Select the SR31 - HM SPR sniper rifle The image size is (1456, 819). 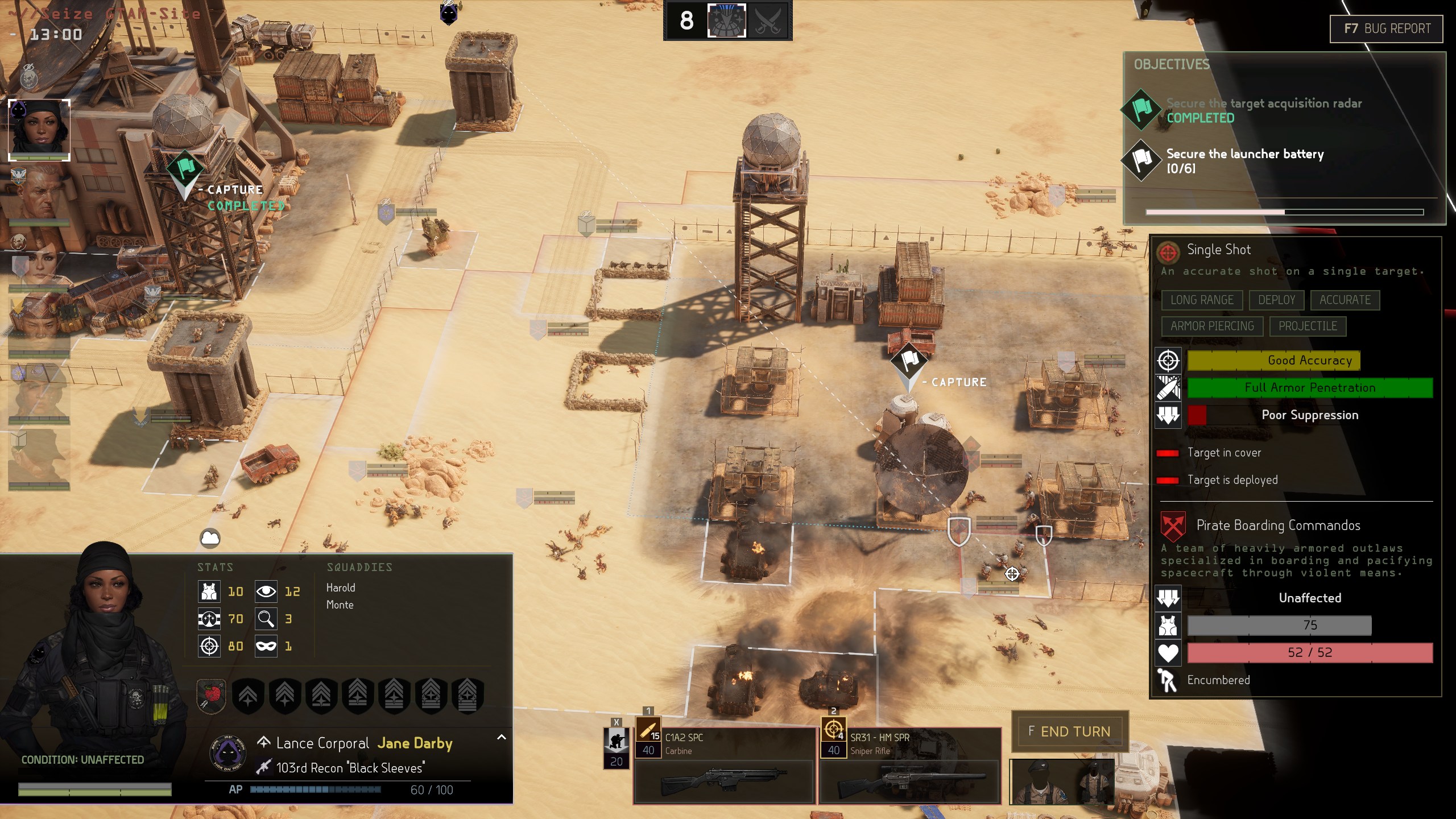click(x=910, y=766)
